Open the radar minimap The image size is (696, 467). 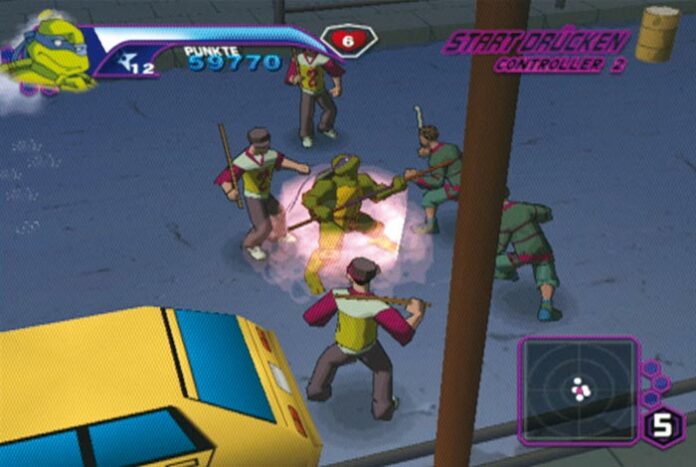(x=579, y=389)
